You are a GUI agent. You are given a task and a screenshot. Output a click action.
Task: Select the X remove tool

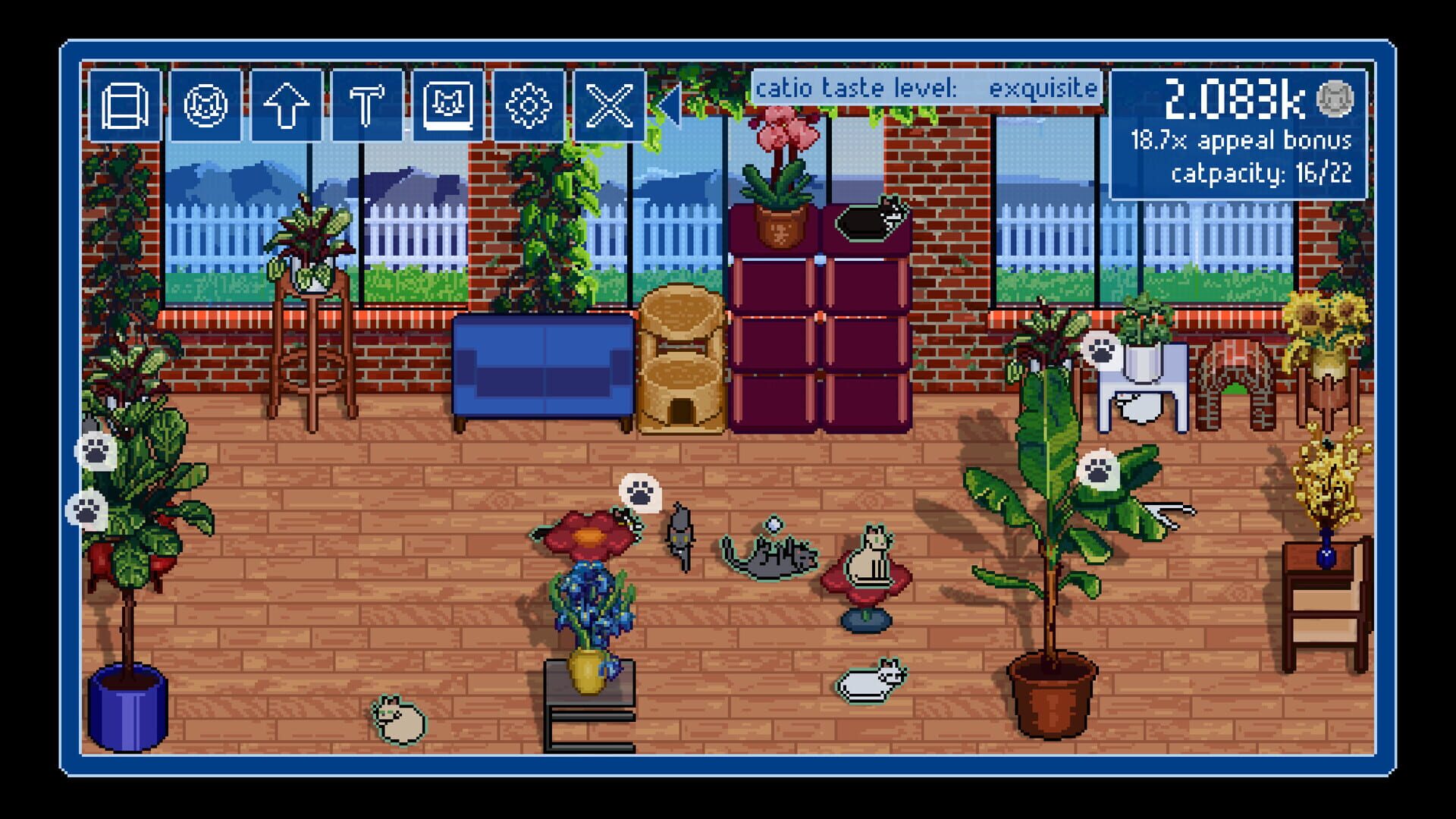(611, 106)
